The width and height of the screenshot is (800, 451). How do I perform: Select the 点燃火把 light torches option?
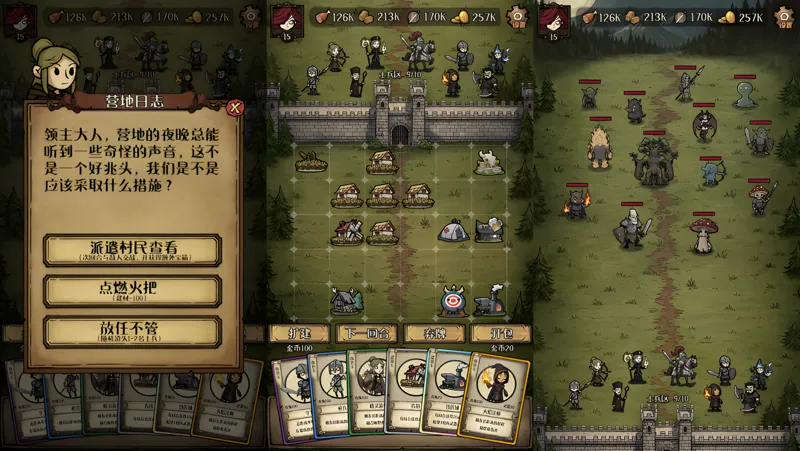132,291
